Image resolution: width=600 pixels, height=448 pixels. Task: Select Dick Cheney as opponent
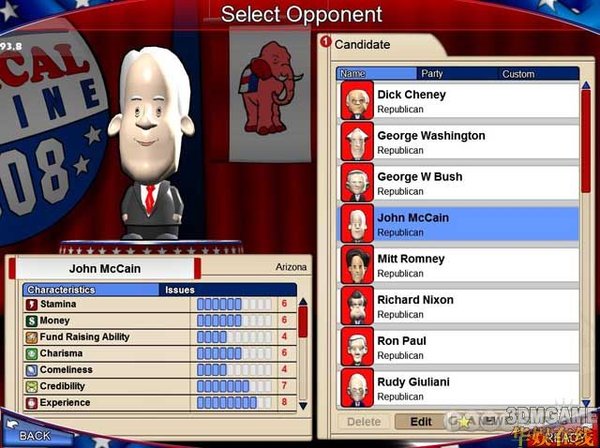pyautogui.click(x=460, y=101)
